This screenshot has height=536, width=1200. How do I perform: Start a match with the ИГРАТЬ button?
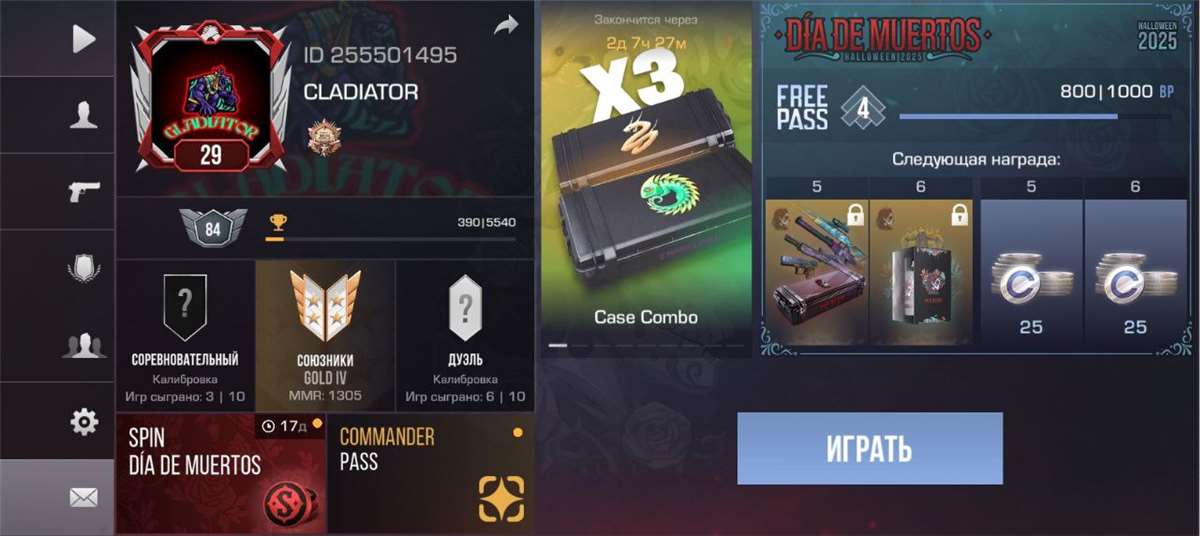coord(870,449)
